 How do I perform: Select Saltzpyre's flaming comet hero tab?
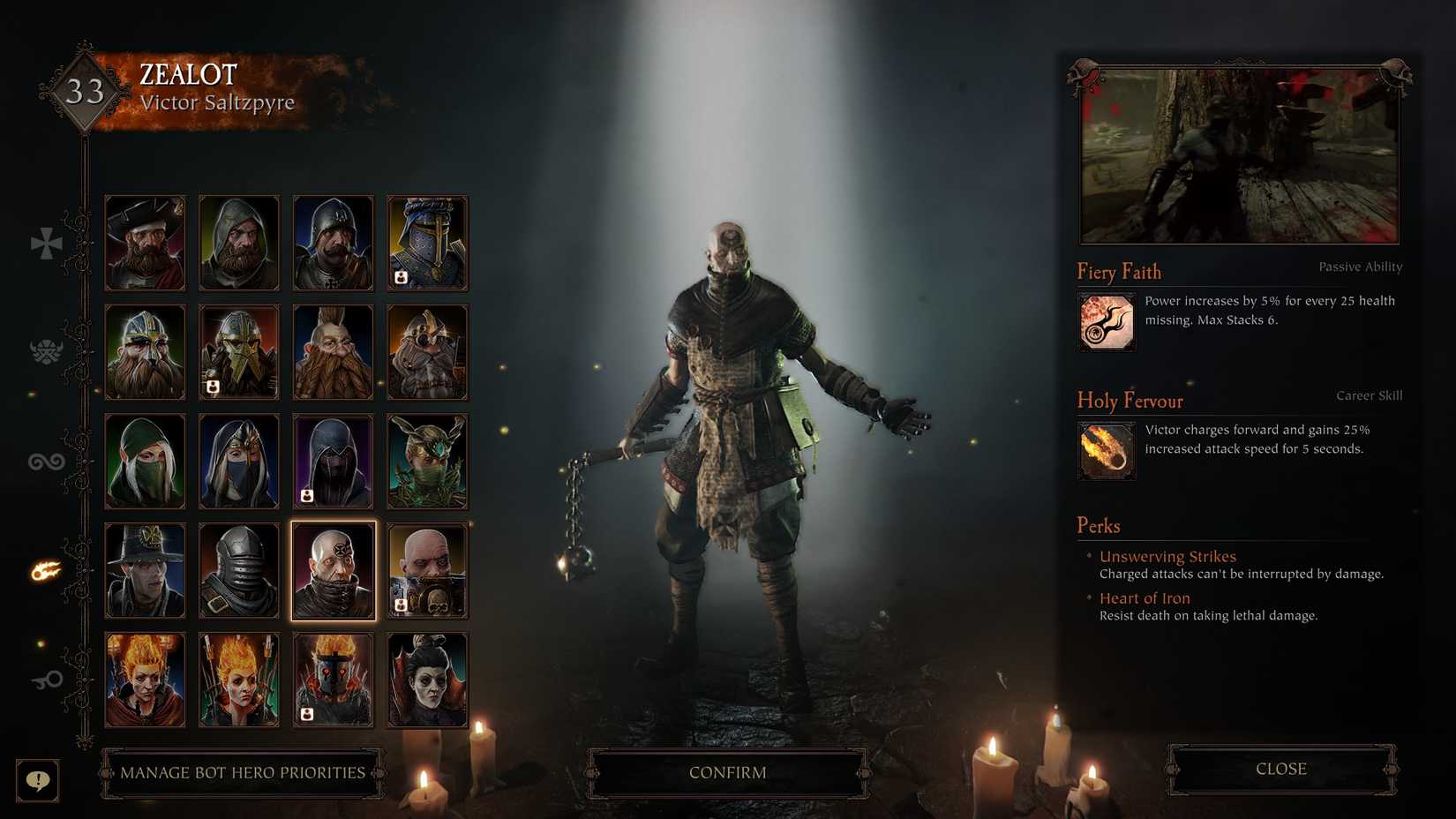[46, 570]
